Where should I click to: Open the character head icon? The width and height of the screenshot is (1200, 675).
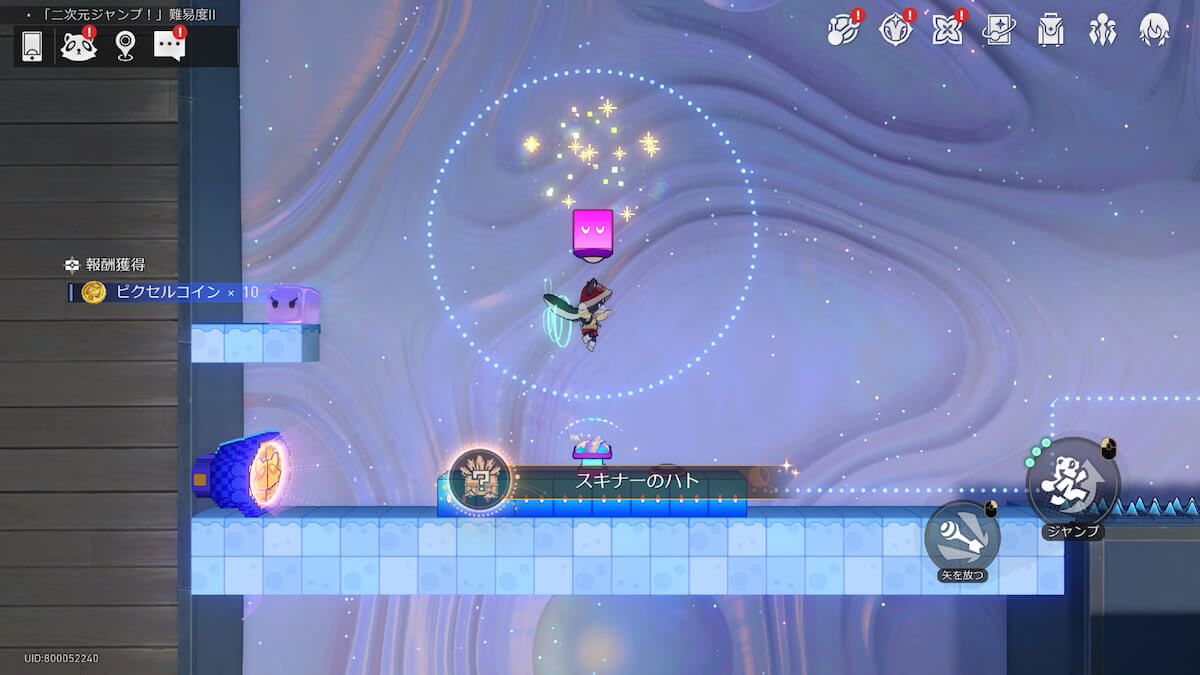(1154, 31)
